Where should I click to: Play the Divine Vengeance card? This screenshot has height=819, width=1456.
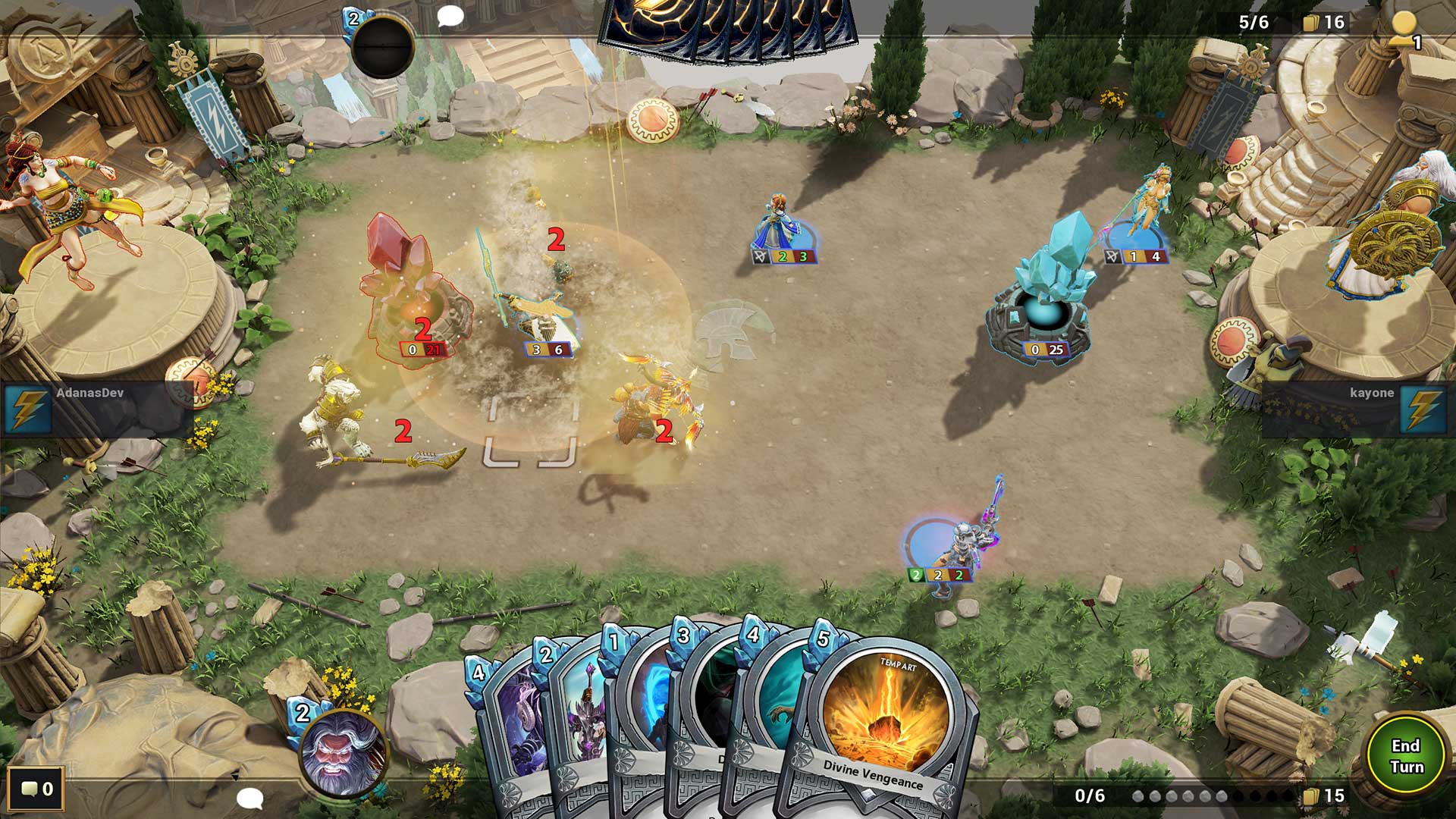point(883,720)
